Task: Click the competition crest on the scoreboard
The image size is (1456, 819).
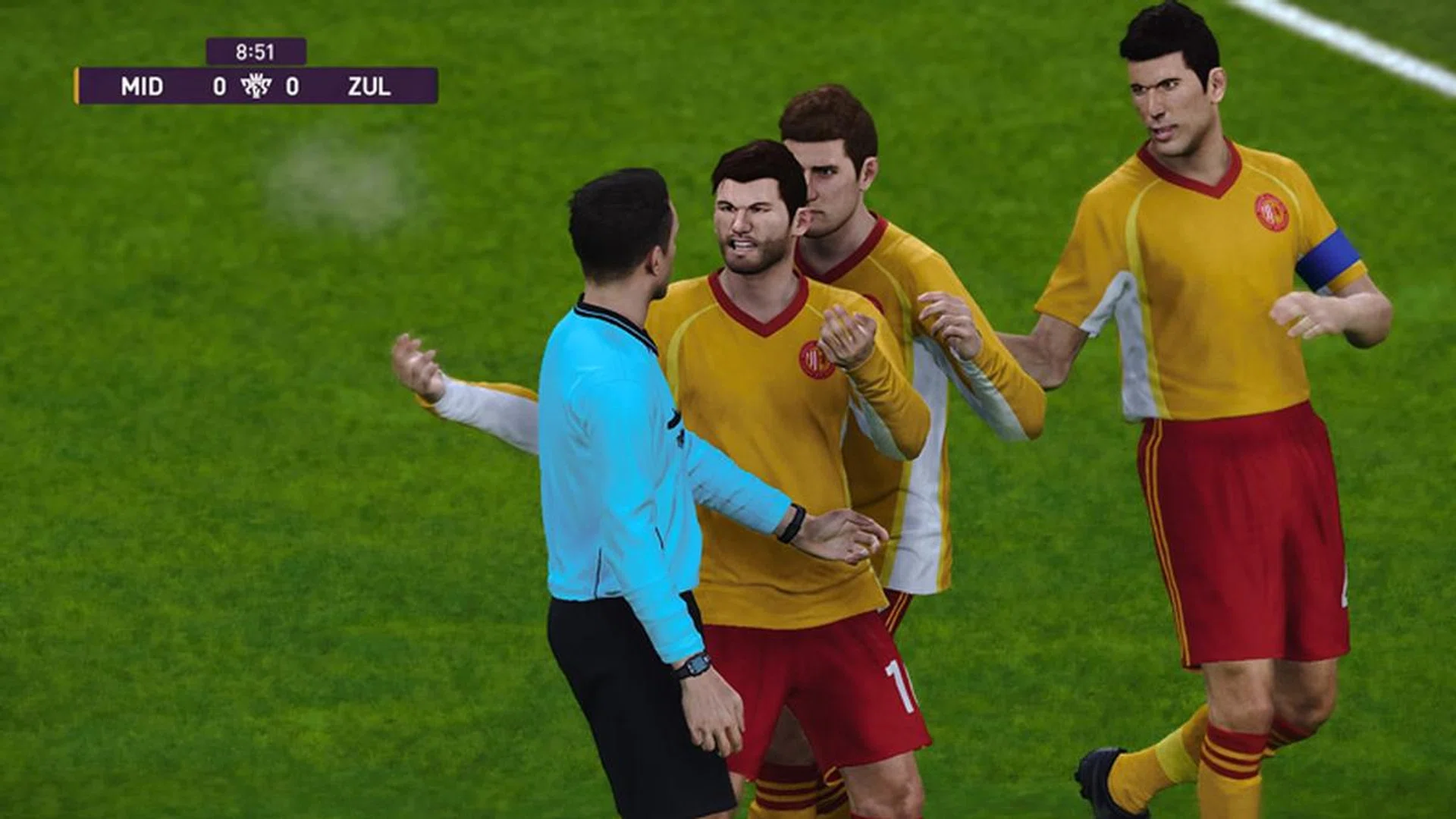Action: 256,86
